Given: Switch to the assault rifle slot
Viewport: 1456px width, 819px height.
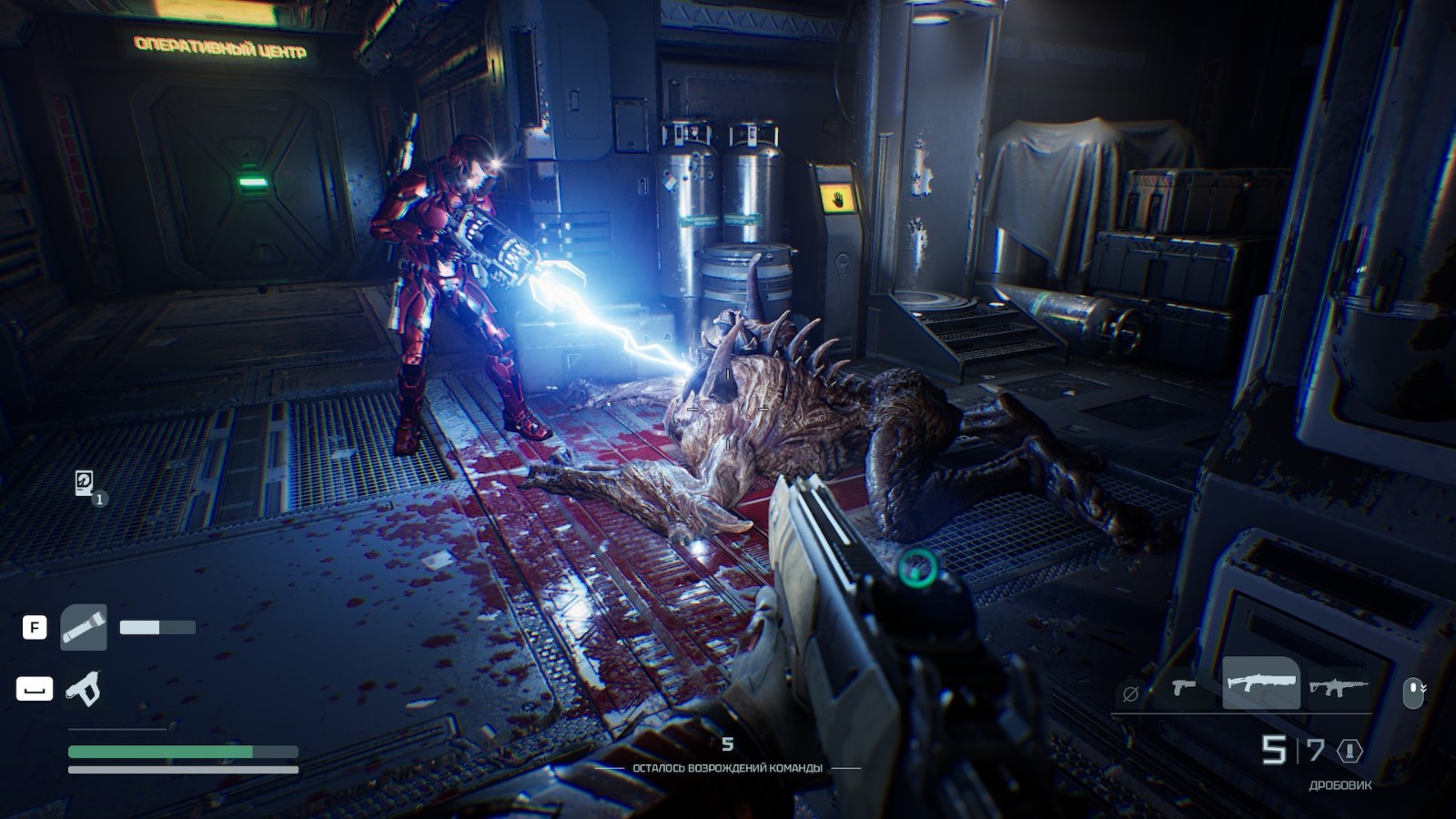Looking at the screenshot, I should pyautogui.click(x=1338, y=687).
